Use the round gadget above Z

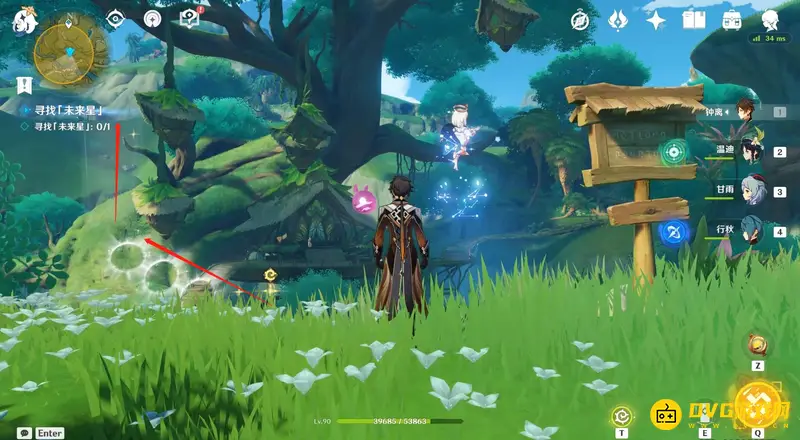click(758, 346)
